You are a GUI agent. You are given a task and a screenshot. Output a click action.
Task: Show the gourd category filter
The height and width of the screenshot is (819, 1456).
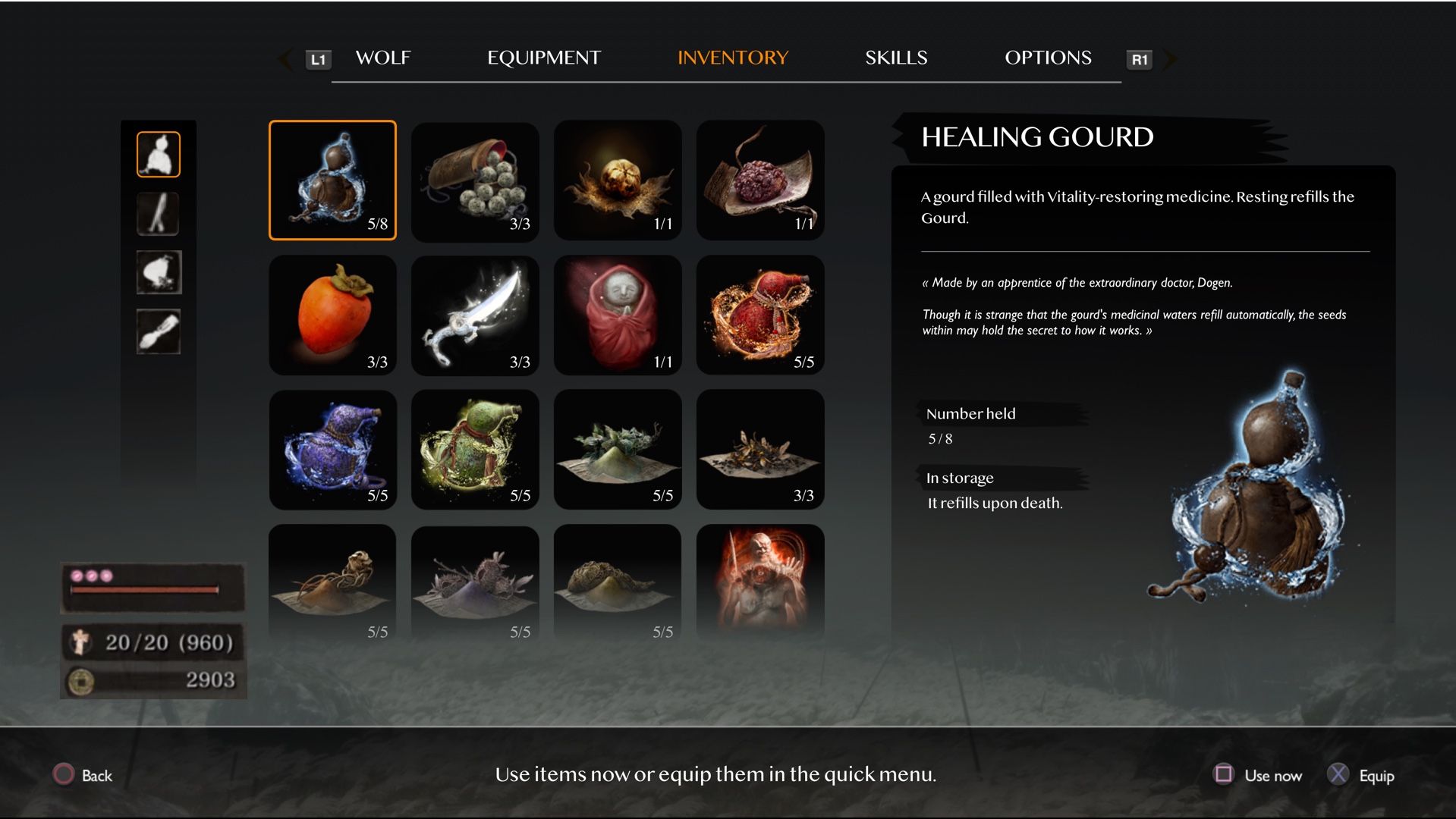(x=159, y=155)
